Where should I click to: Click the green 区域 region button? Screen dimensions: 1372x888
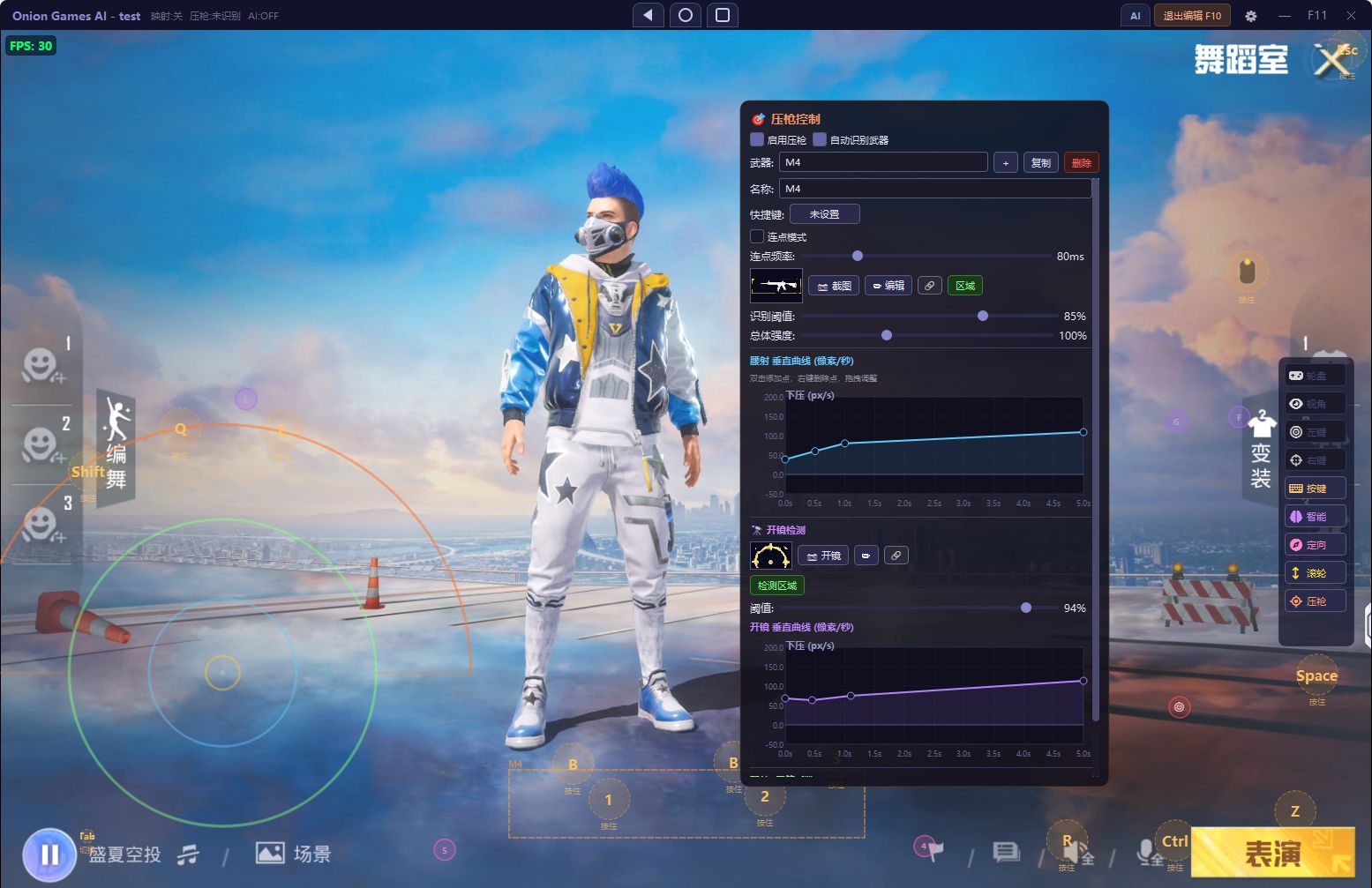964,286
